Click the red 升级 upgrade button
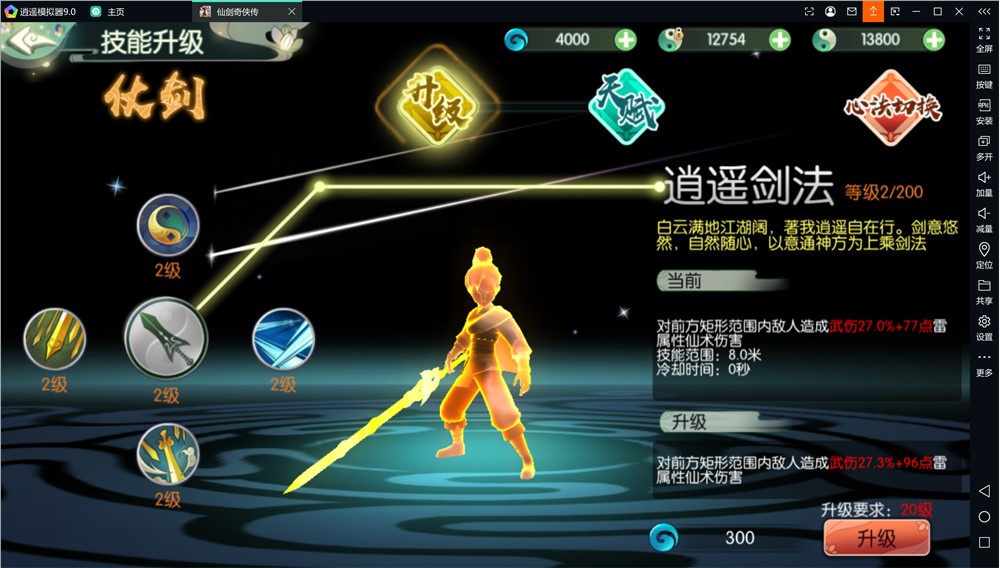 [x=876, y=538]
